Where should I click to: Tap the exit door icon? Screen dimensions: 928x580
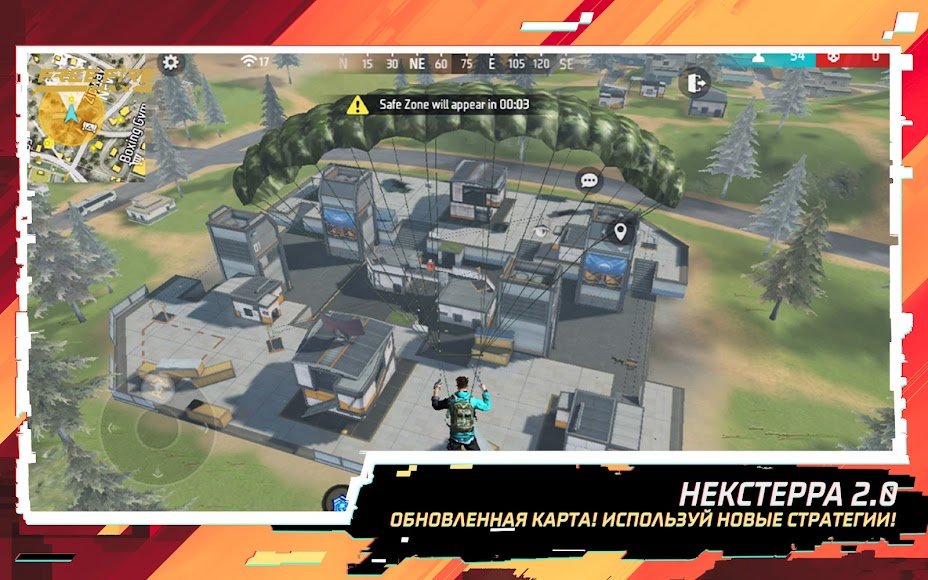click(693, 82)
